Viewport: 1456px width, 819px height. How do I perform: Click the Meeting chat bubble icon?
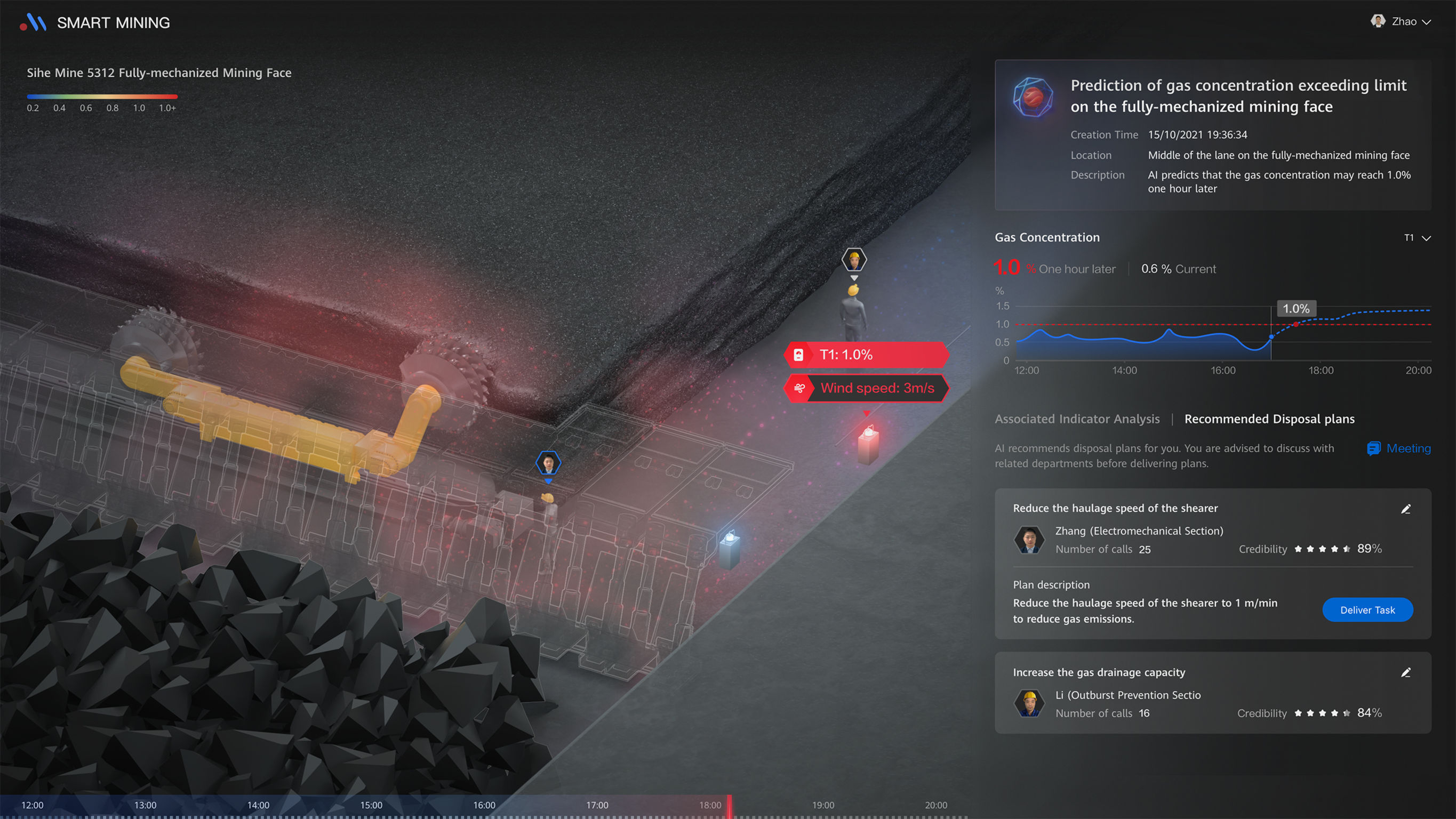1373,448
